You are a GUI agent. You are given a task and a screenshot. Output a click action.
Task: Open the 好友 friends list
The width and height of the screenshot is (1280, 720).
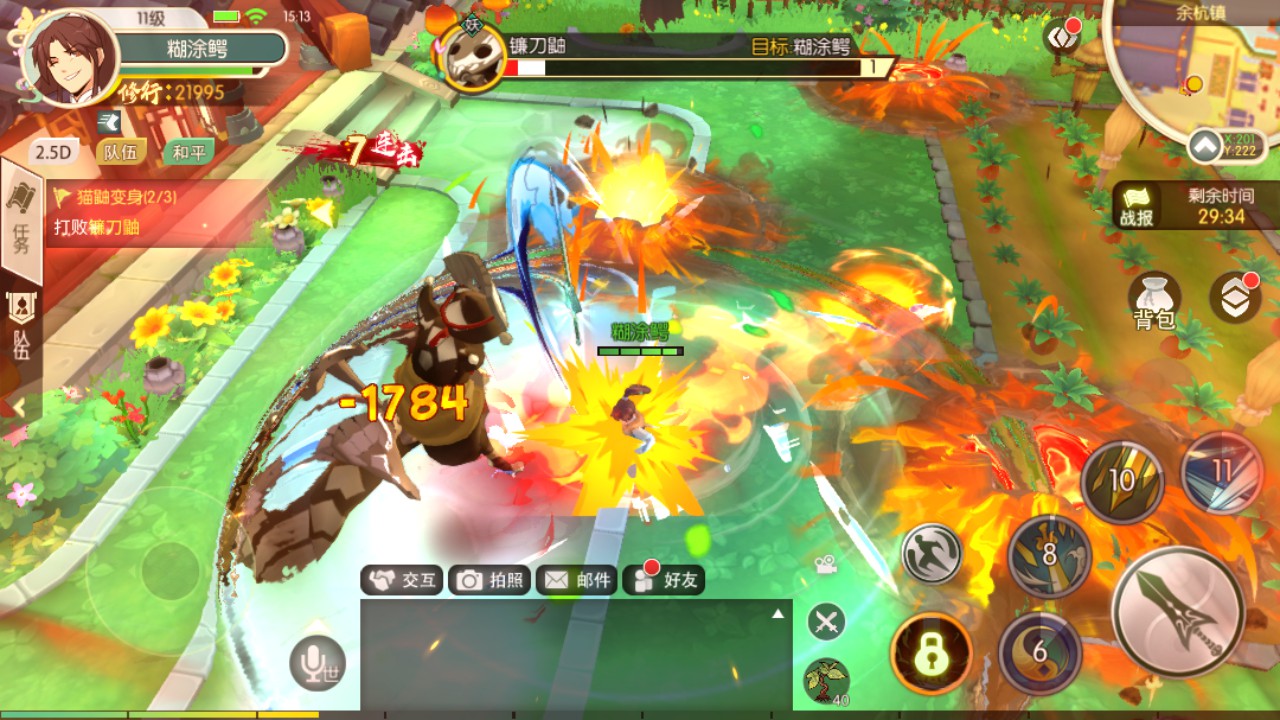tap(664, 580)
